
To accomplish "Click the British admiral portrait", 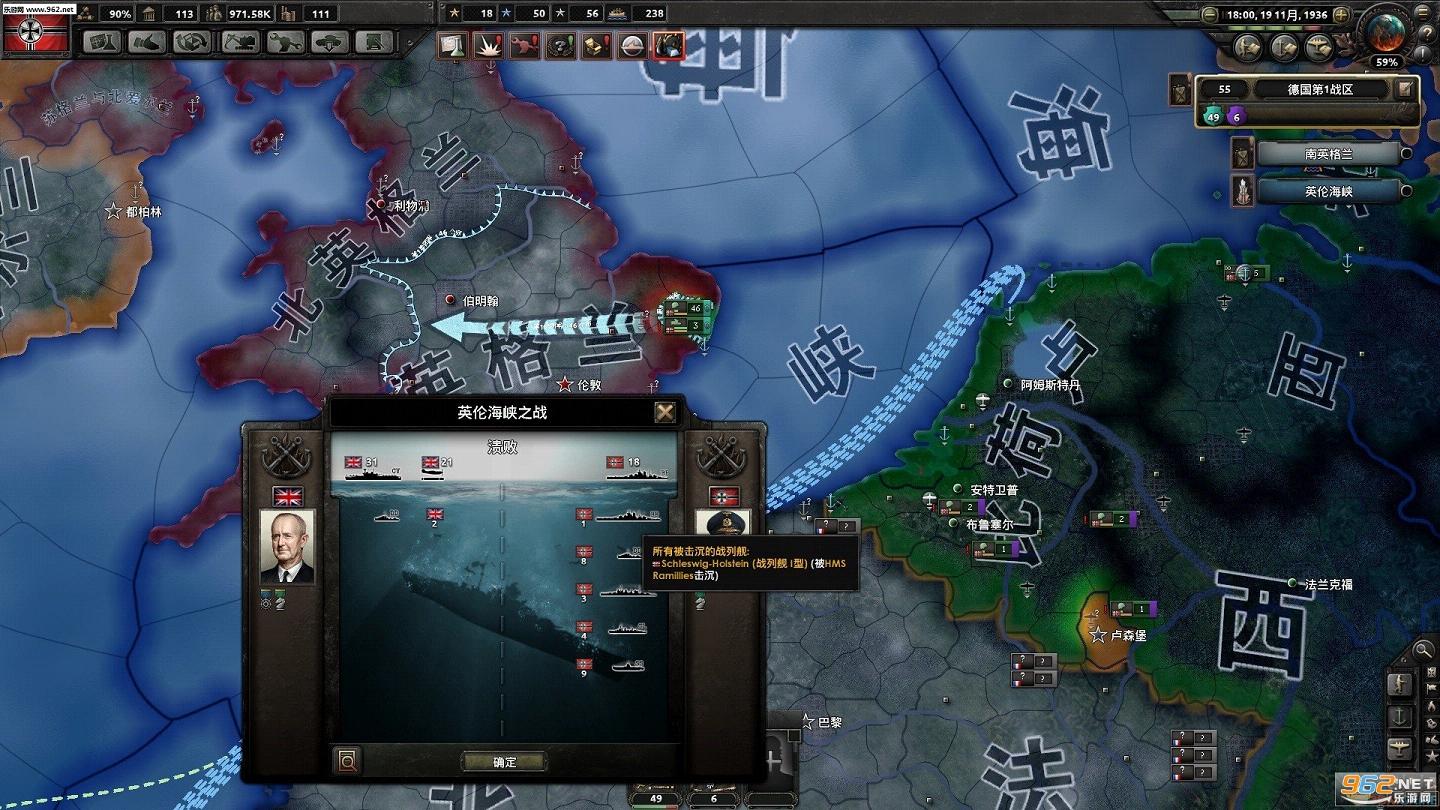I will click(288, 546).
